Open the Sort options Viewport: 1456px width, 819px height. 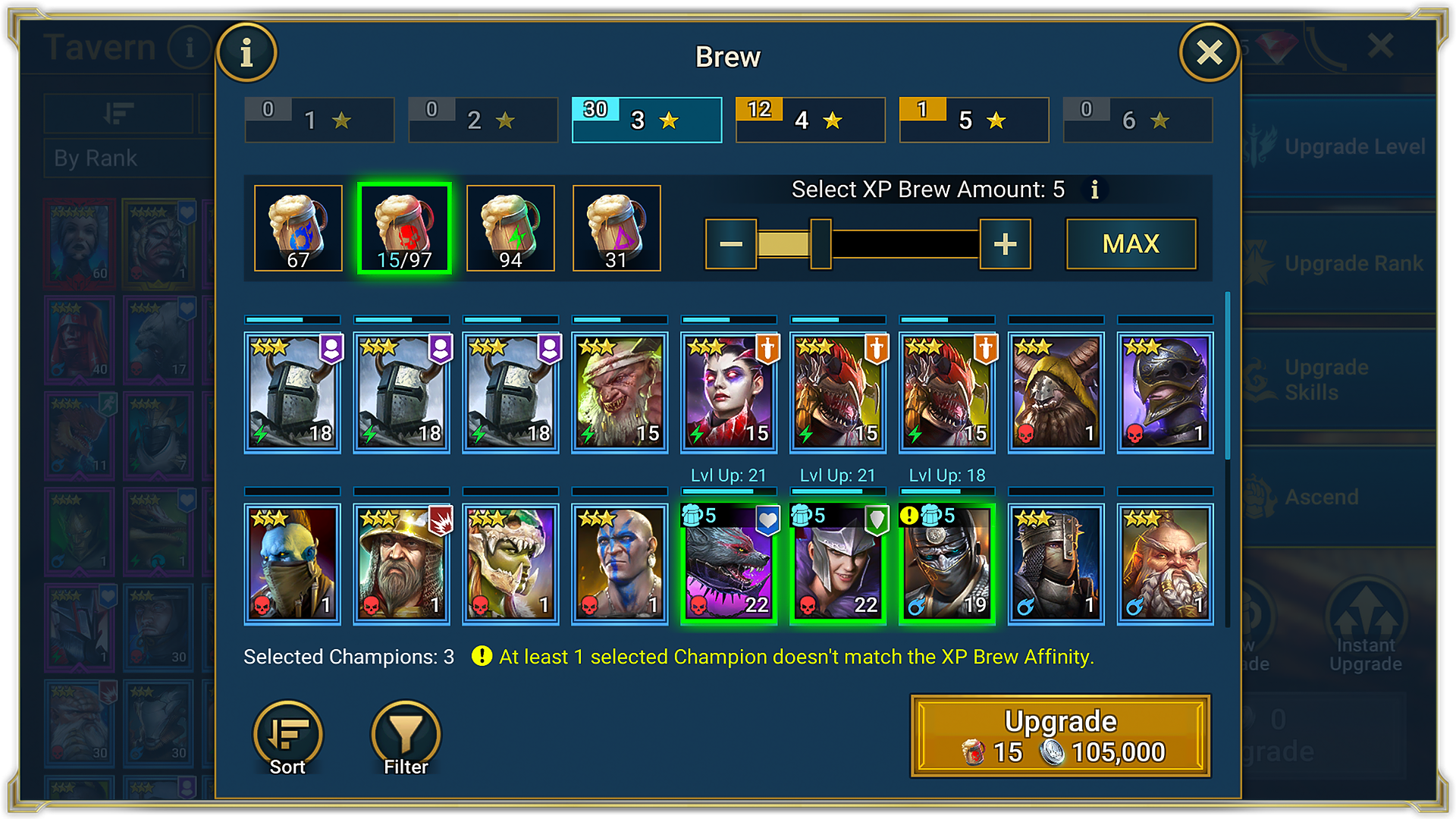point(287,736)
